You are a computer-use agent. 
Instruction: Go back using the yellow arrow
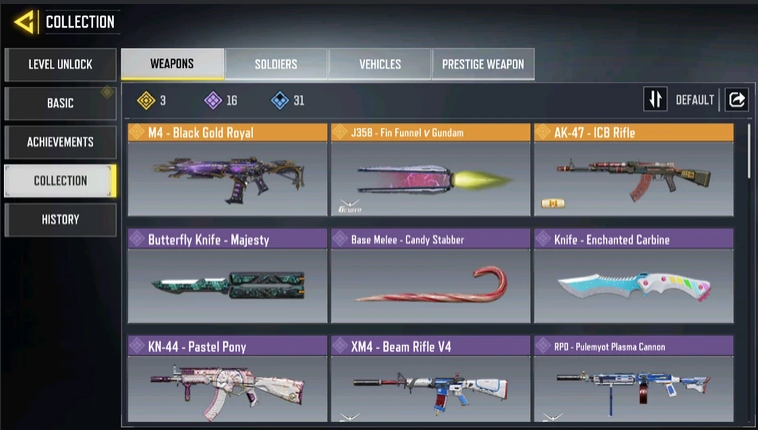click(x=26, y=21)
